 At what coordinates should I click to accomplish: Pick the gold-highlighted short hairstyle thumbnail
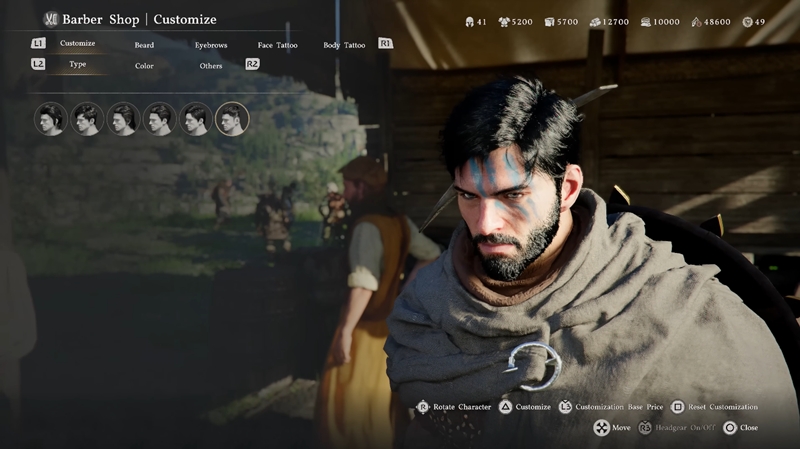(232, 119)
